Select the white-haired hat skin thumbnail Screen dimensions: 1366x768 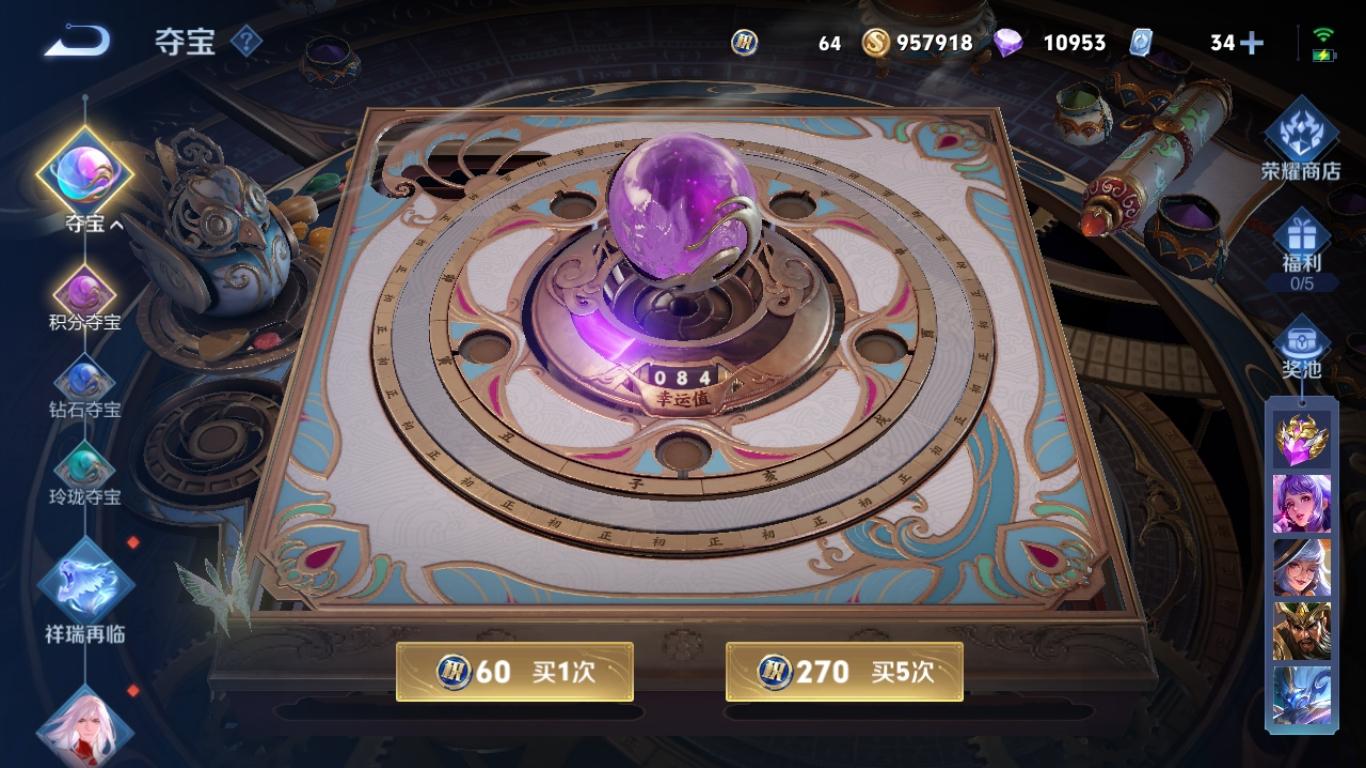1301,567
